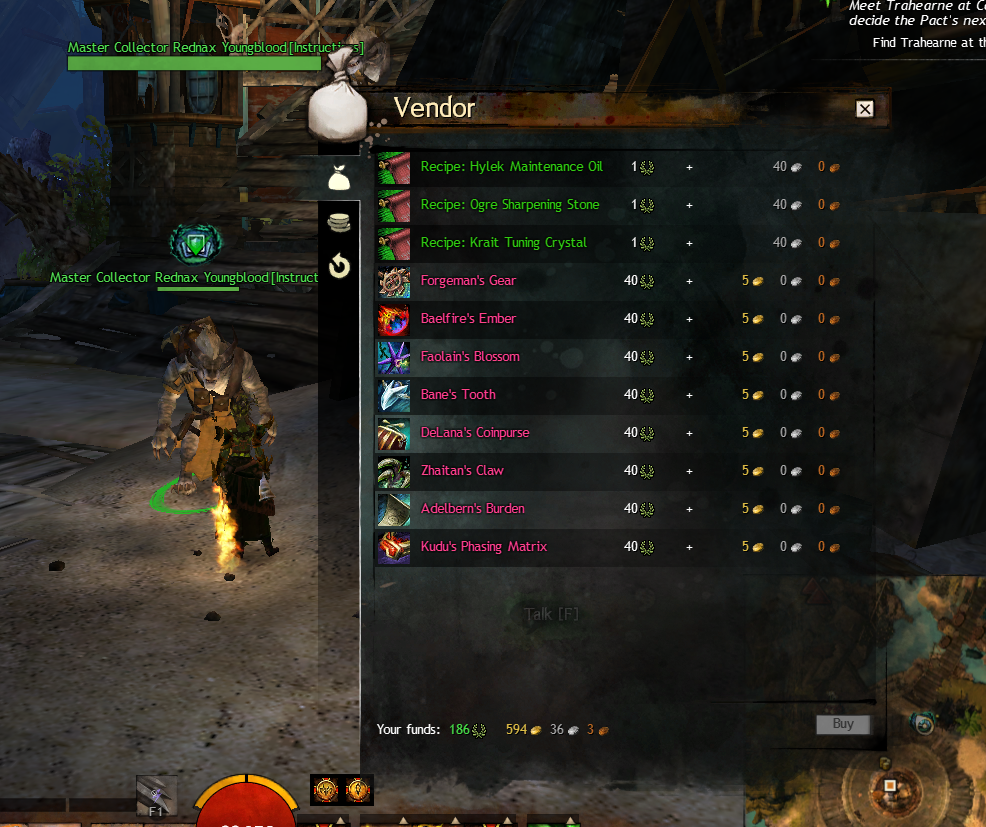Select the Forgeman's Gear item
This screenshot has height=827, width=986.
pos(468,281)
